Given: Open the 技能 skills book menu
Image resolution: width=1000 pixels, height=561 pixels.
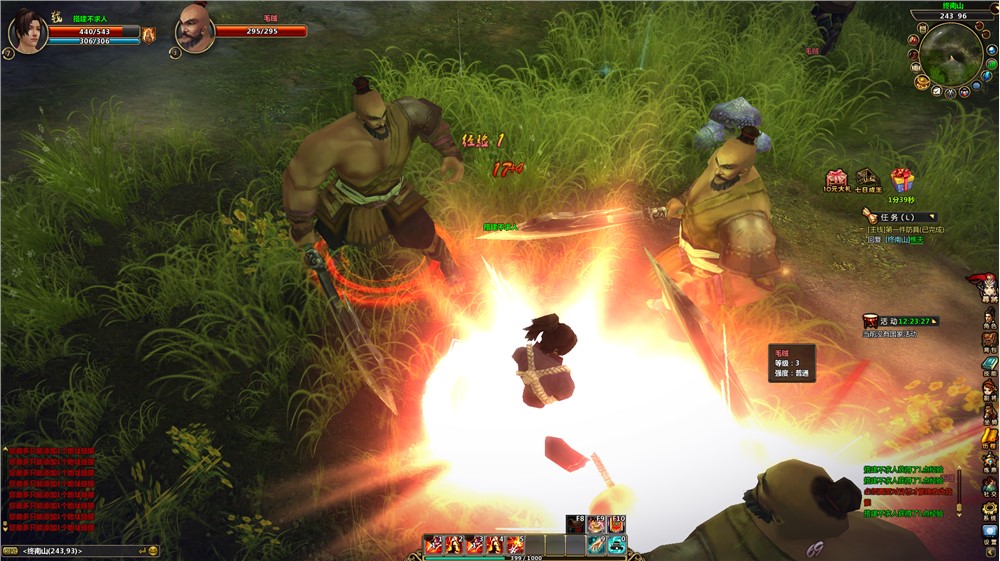Looking at the screenshot, I should 989,365.
